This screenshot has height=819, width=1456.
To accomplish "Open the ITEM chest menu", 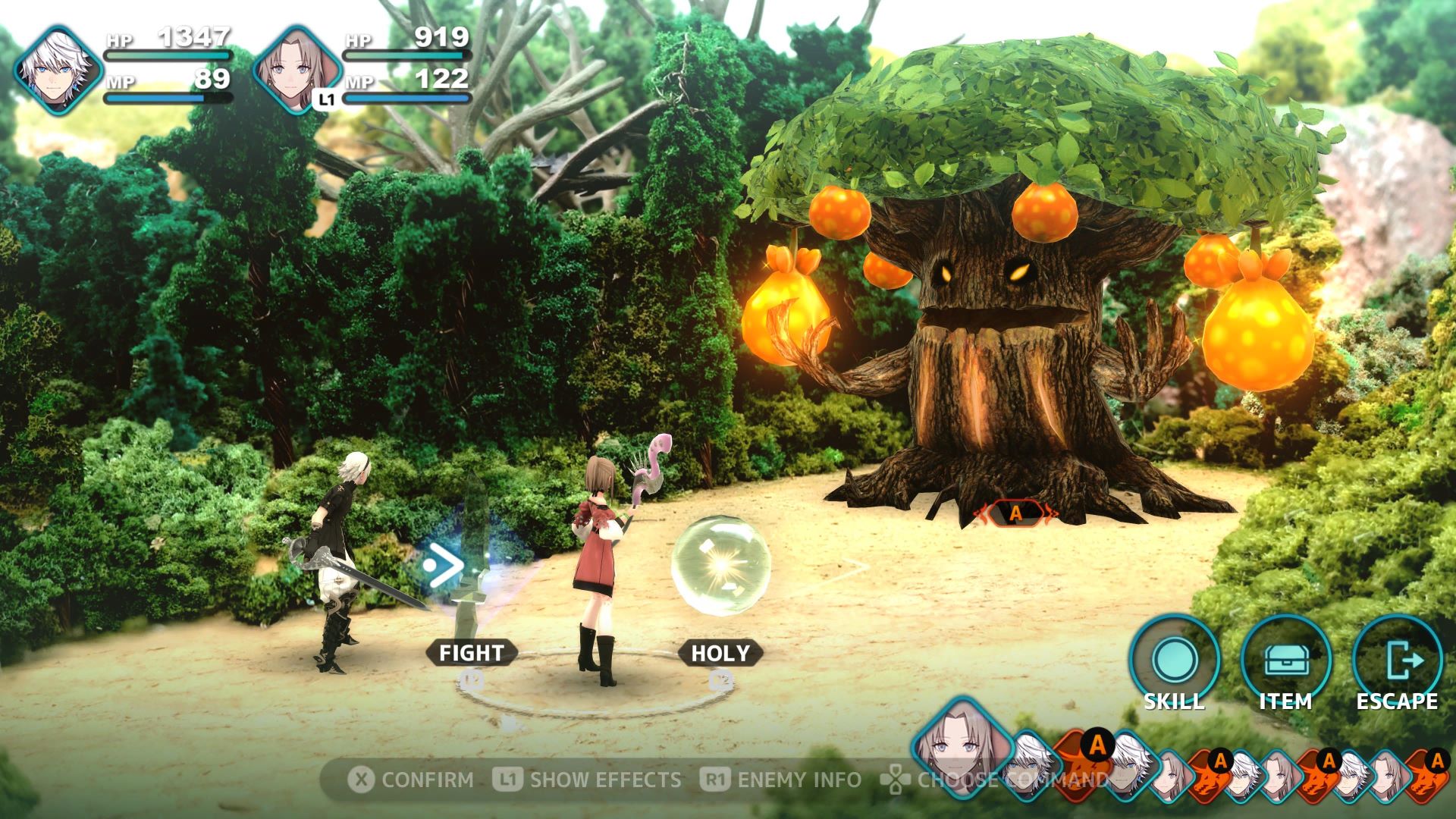I will click(x=1285, y=661).
